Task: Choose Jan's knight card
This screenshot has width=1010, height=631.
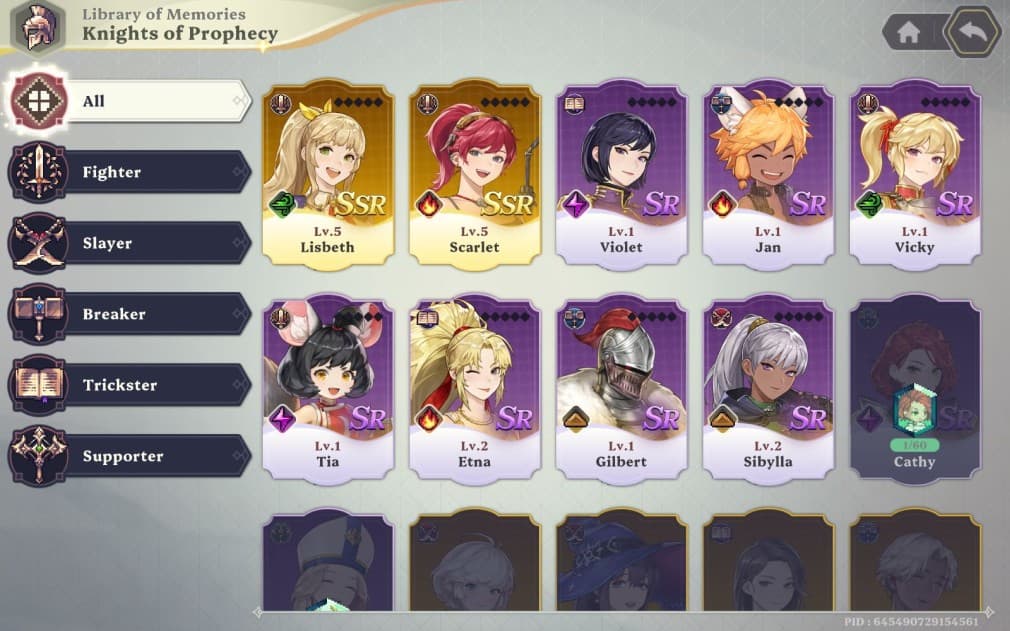Action: click(768, 175)
